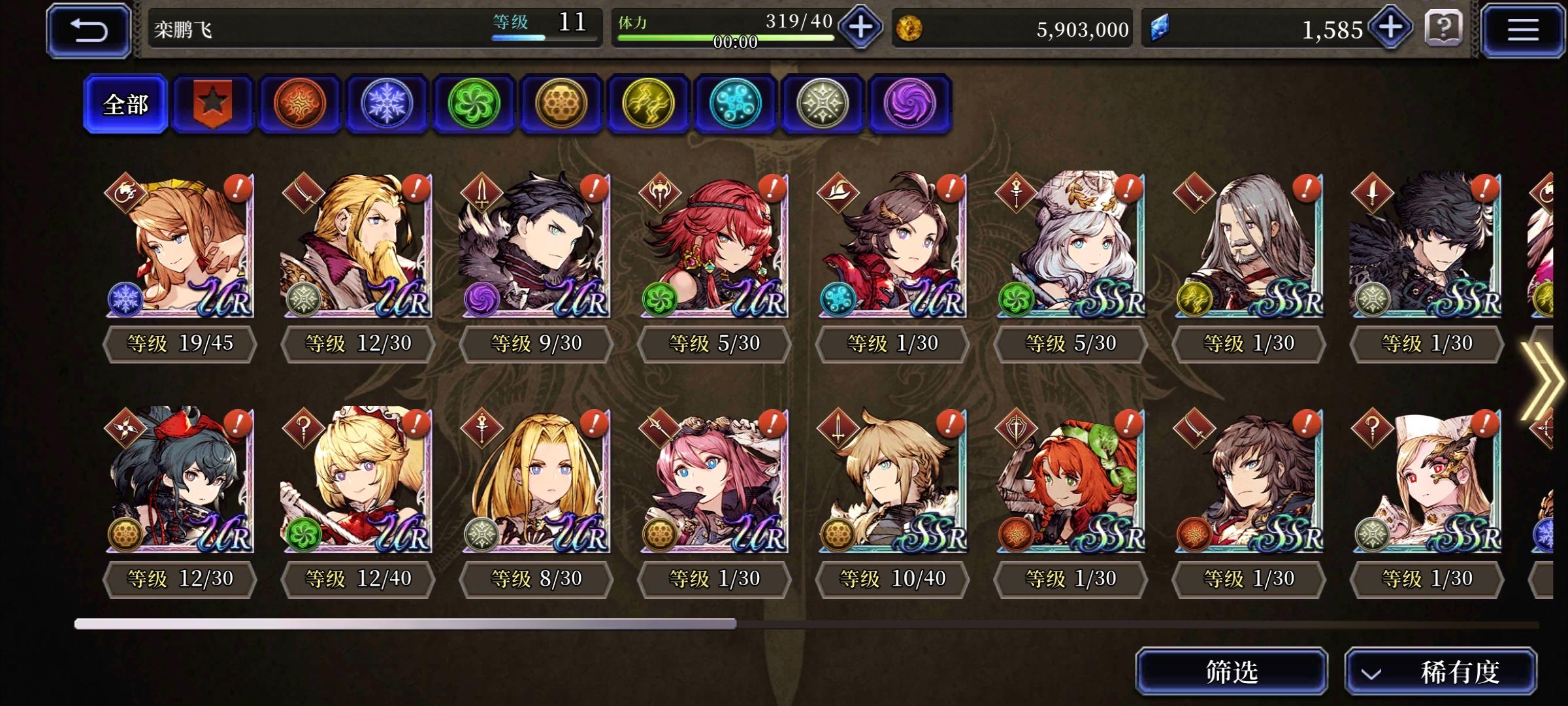Select the earth element filter icon
The height and width of the screenshot is (706, 1568).
point(562,103)
